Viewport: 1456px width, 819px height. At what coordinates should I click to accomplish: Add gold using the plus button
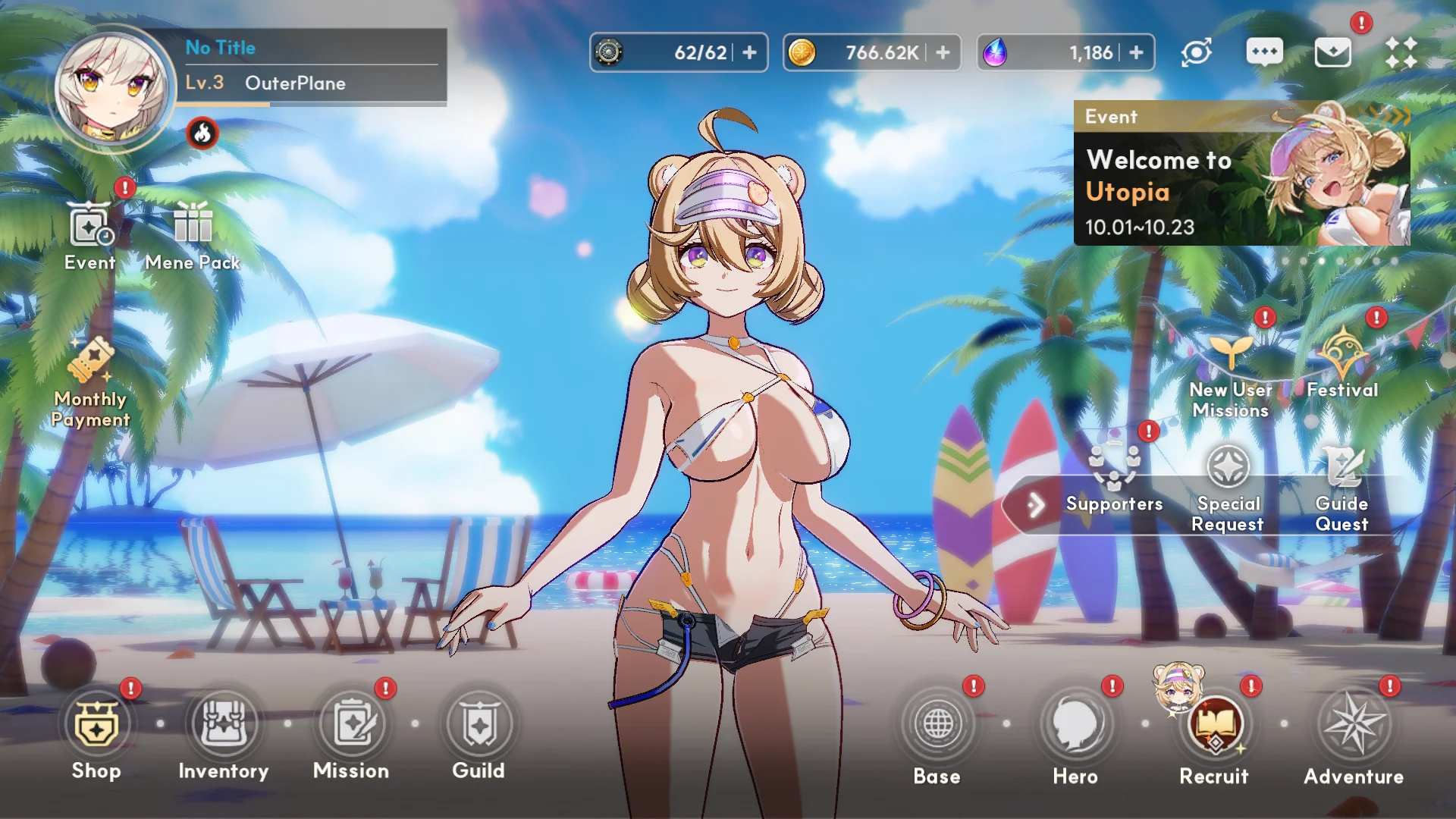(x=943, y=52)
